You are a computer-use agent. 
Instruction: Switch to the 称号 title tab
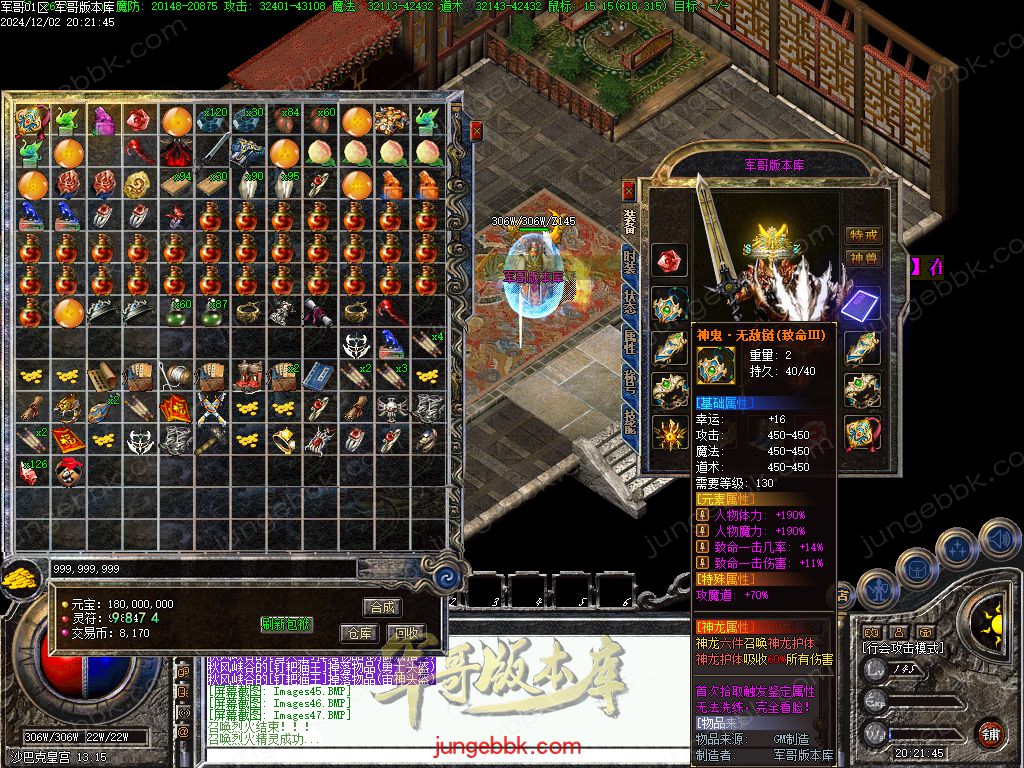[x=629, y=380]
